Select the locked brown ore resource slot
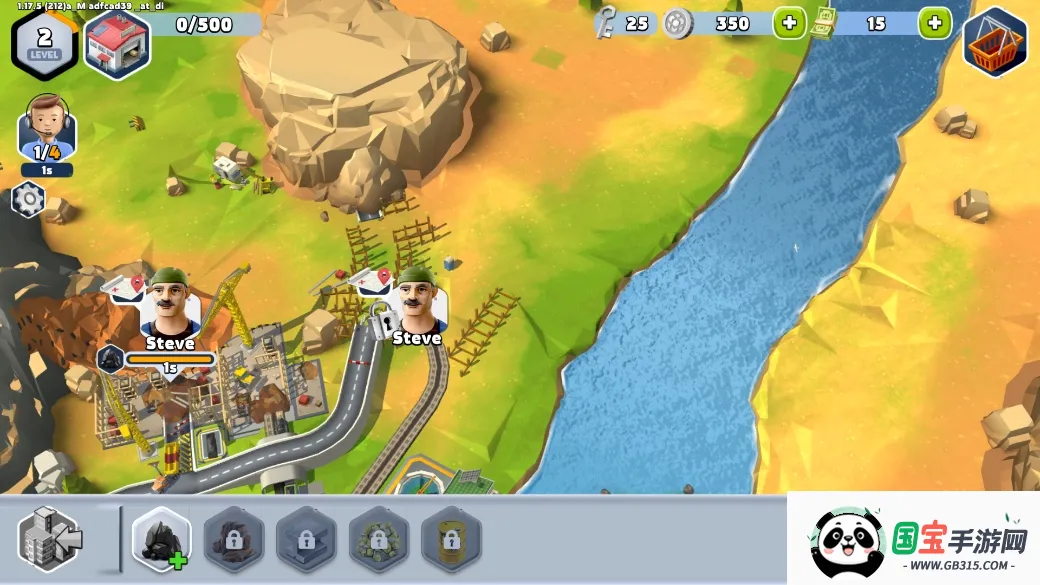 (234, 540)
